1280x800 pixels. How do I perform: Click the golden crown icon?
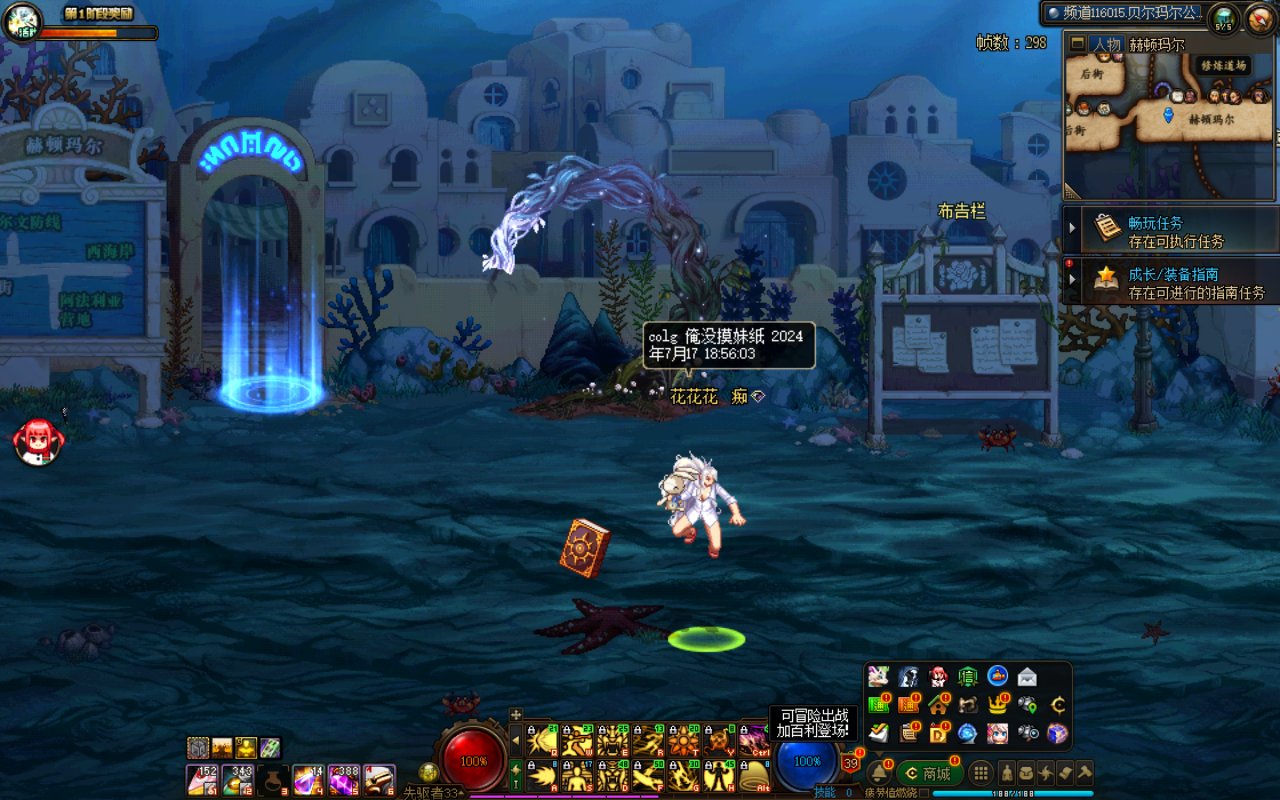coord(997,705)
